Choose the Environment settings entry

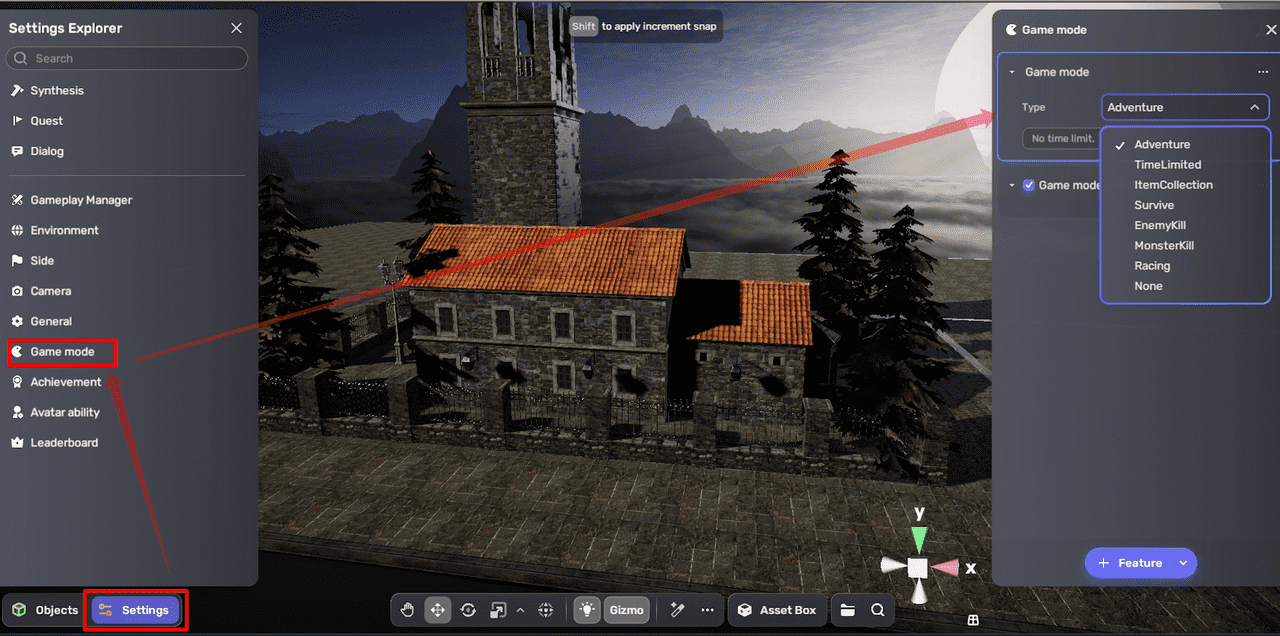(64, 230)
